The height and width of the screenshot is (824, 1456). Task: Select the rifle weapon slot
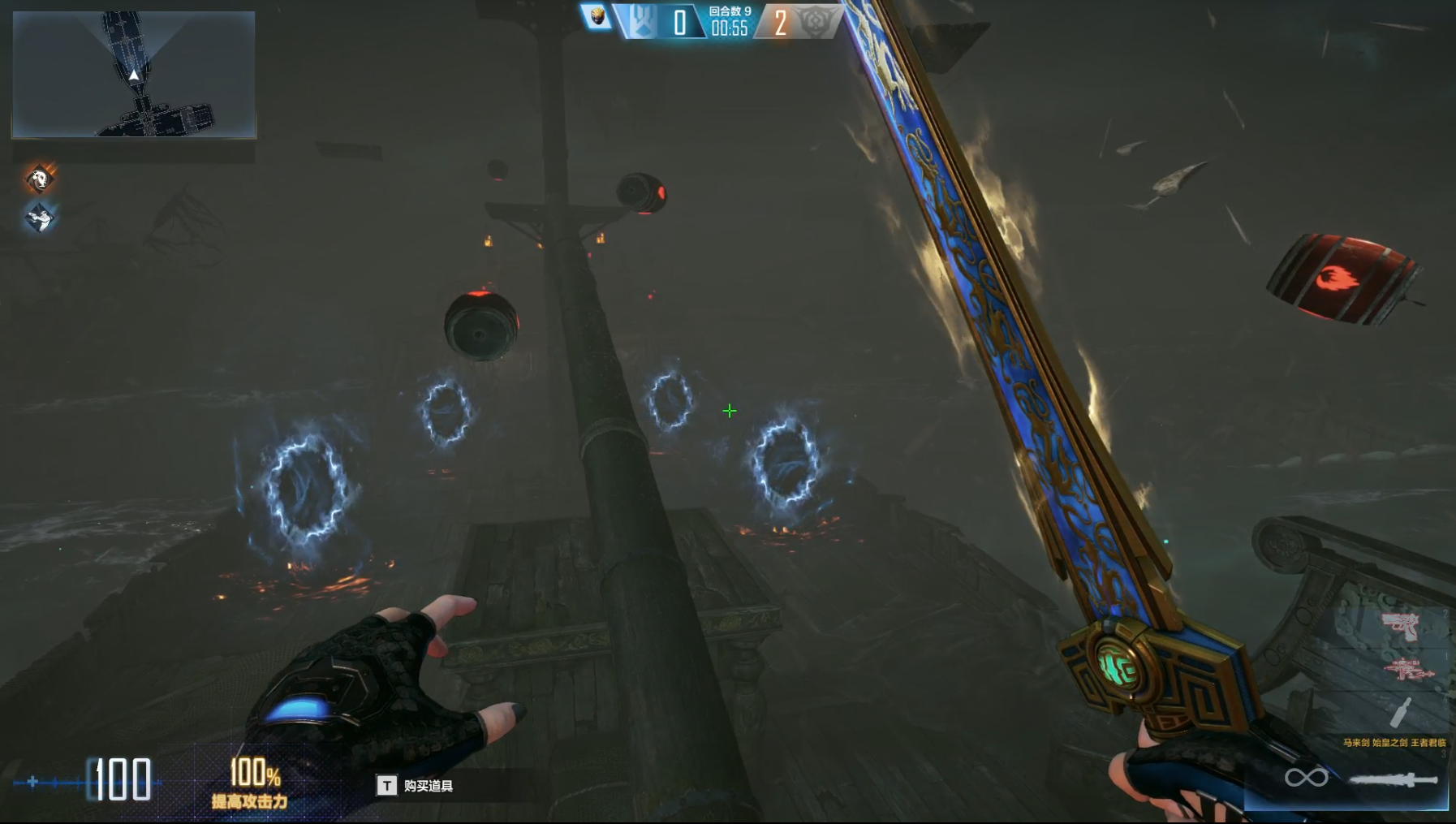point(1408,671)
